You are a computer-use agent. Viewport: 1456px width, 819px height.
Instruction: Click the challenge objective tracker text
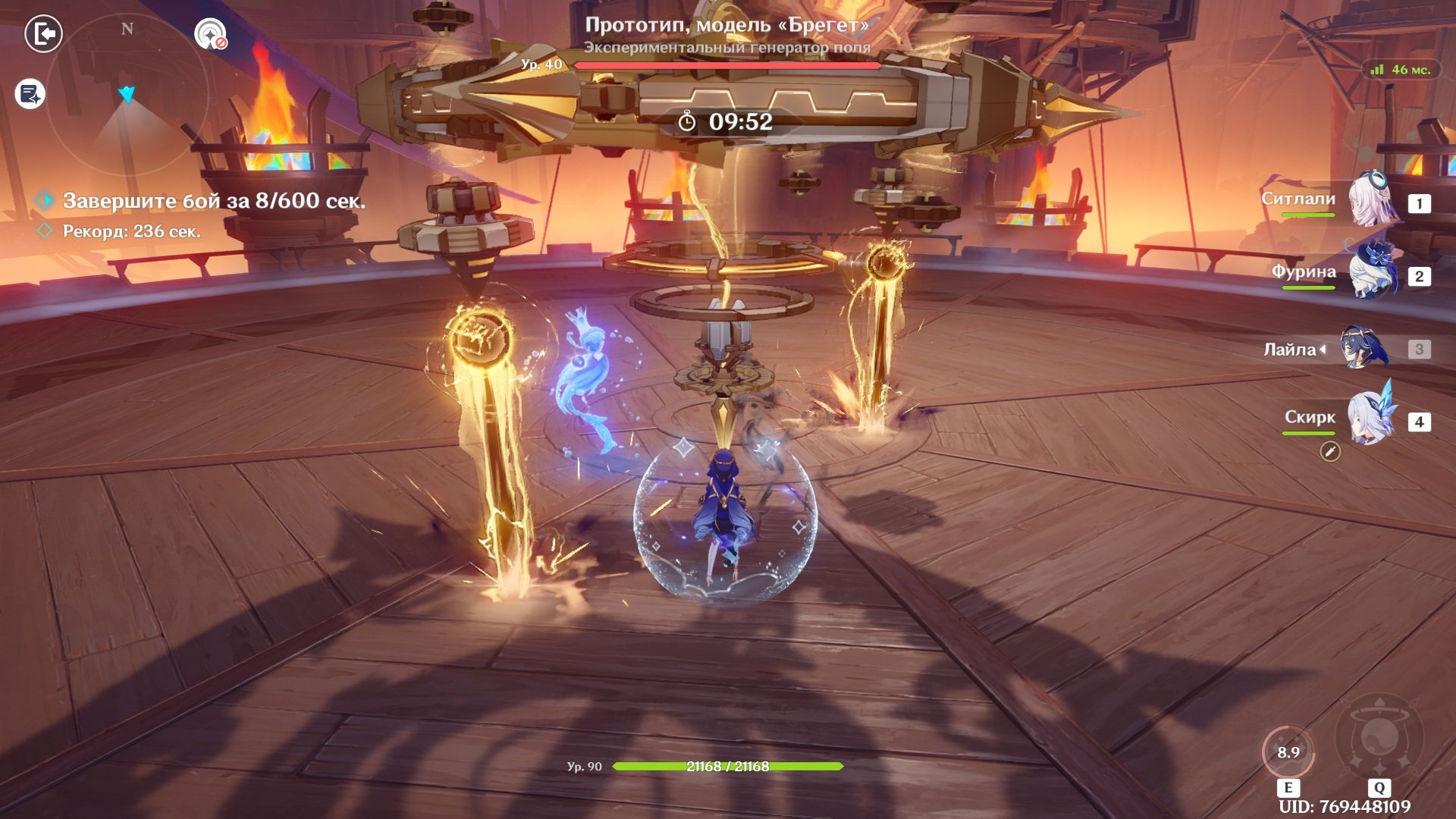click(x=213, y=201)
